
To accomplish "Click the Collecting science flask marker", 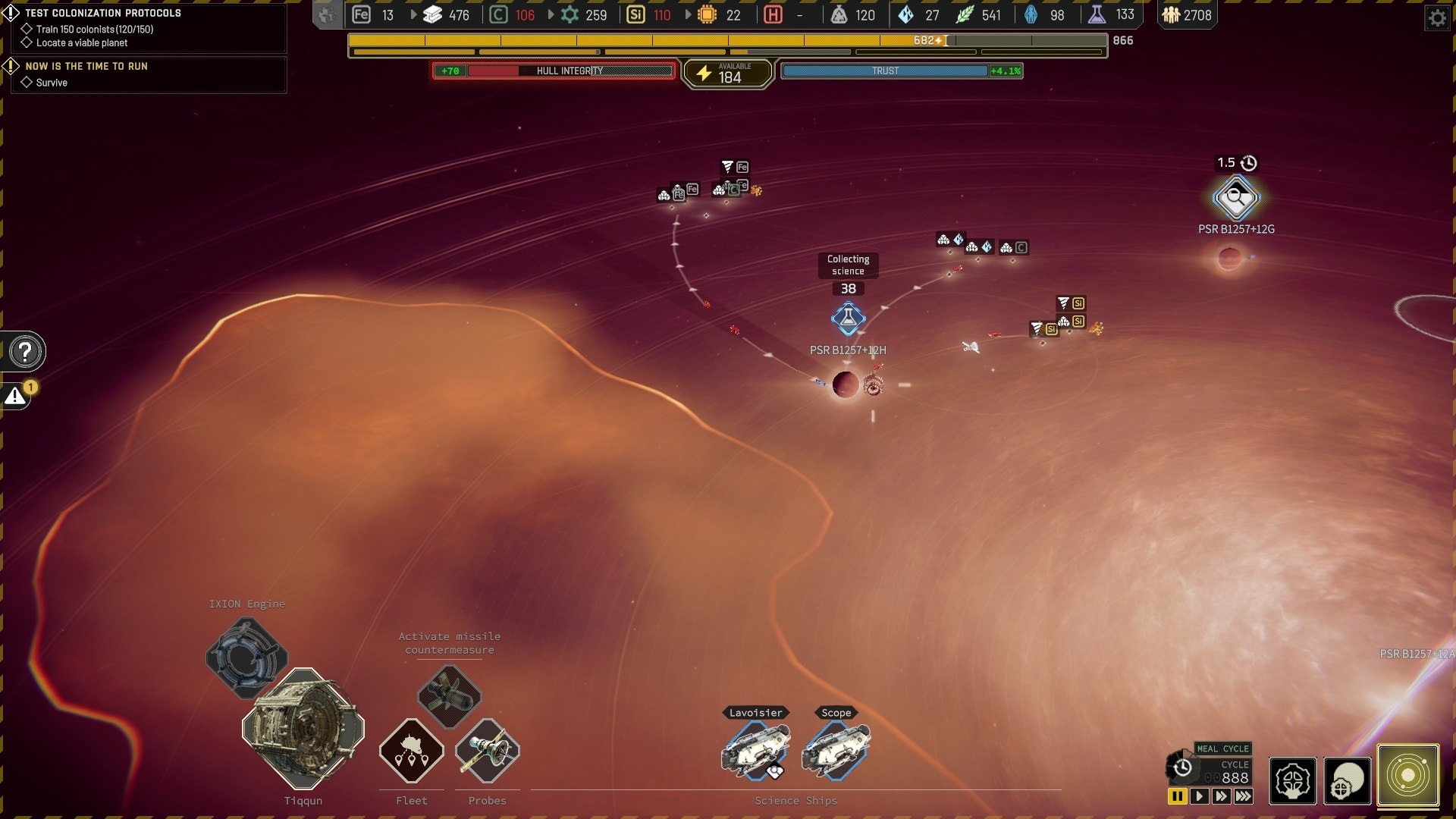I will (x=848, y=318).
